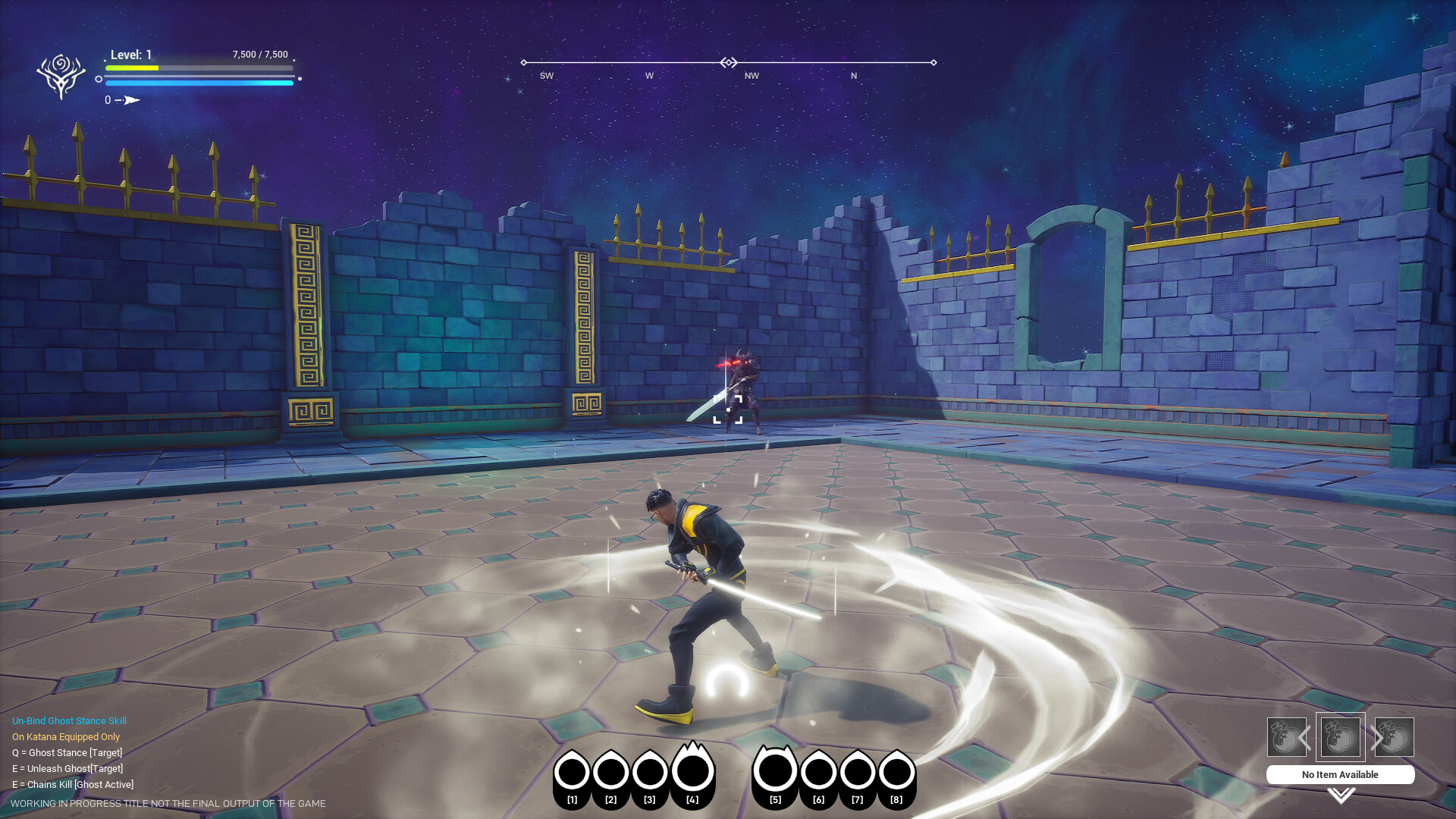
Task: Select SW on the compass bar
Action: 545,75
